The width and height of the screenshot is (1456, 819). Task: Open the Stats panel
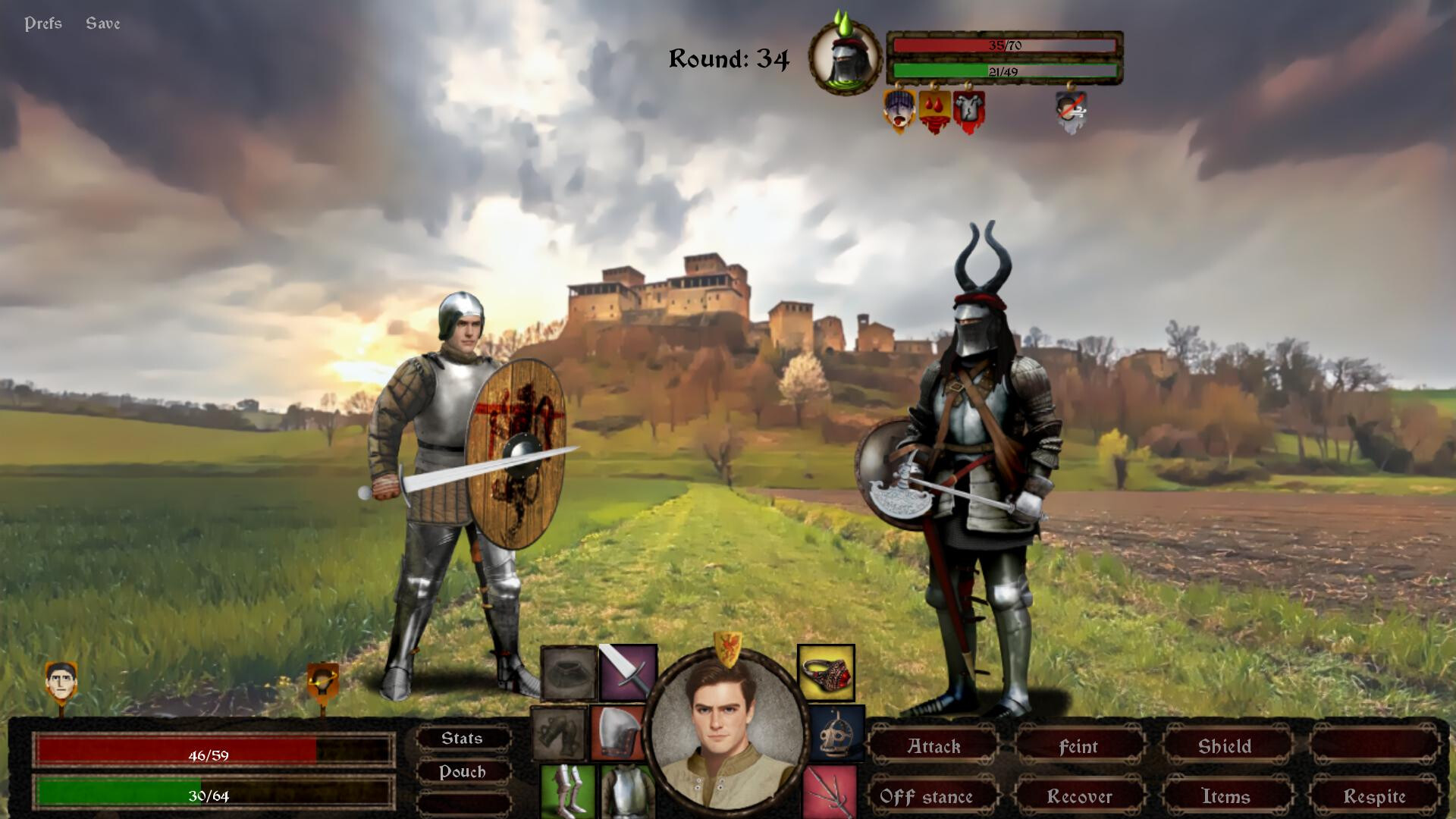click(x=463, y=737)
